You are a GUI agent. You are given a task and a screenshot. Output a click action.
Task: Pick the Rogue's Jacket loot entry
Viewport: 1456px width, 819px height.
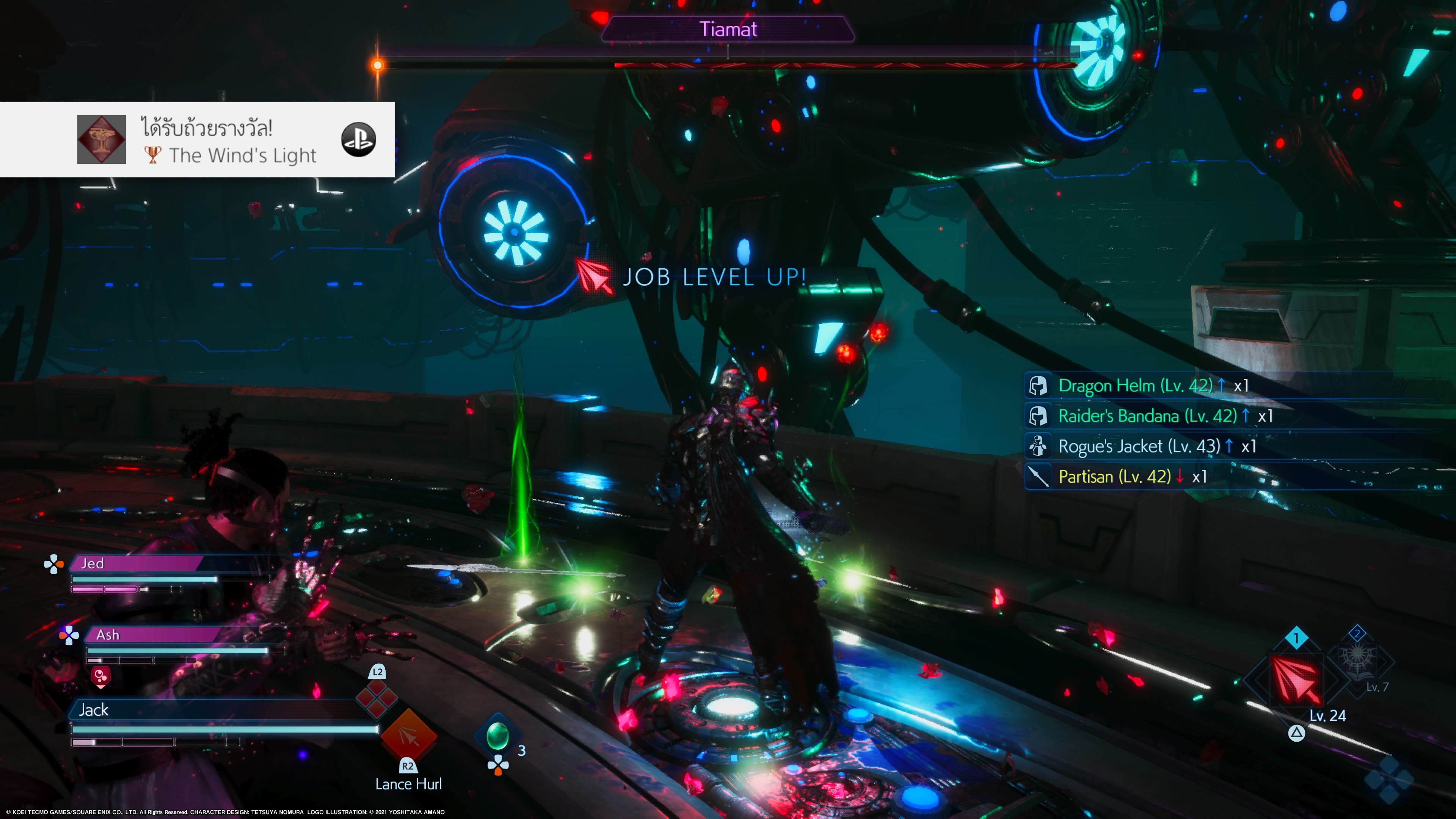click(1139, 447)
